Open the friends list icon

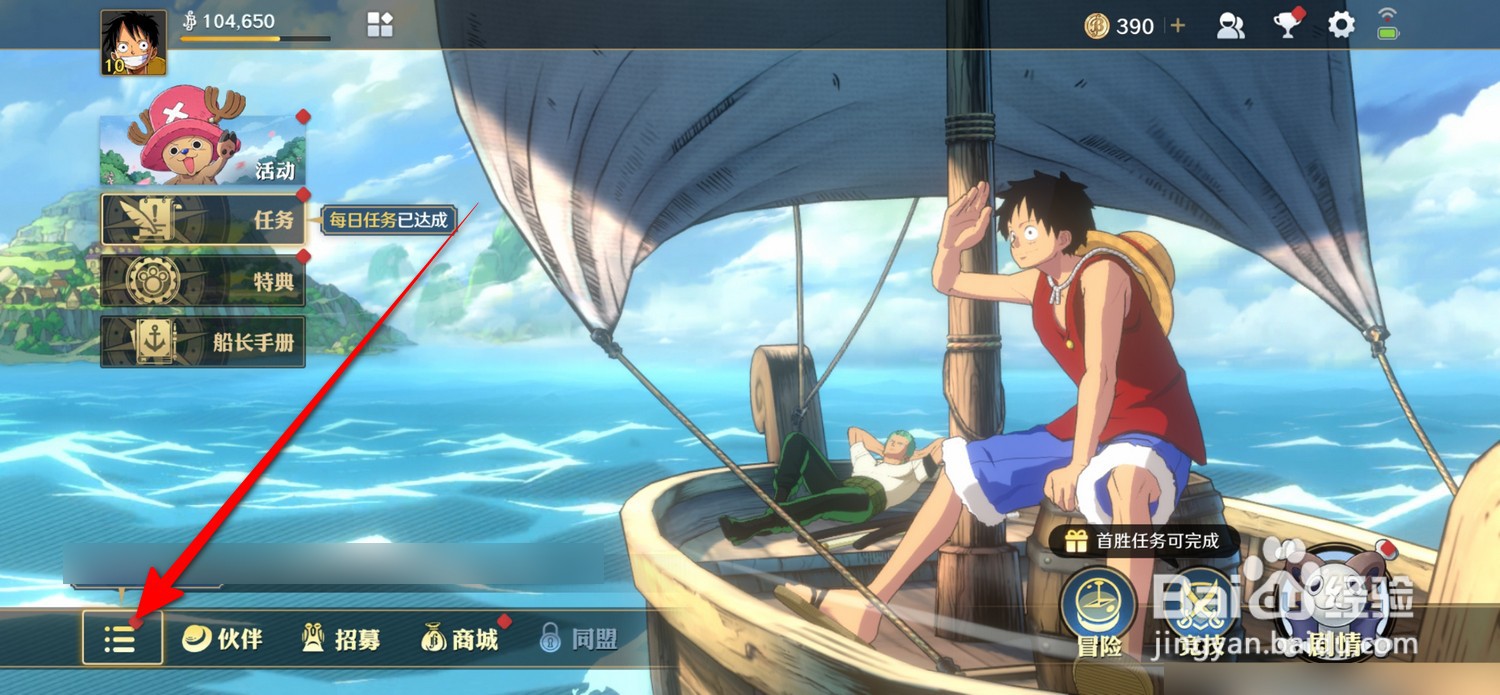click(1230, 26)
